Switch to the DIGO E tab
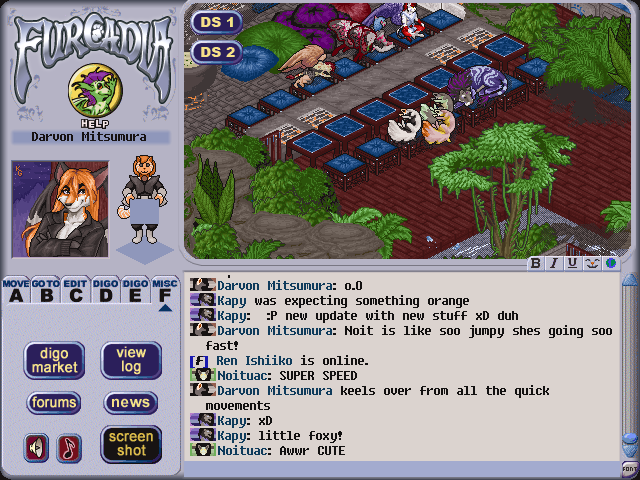The height and width of the screenshot is (480, 640). 135,290
